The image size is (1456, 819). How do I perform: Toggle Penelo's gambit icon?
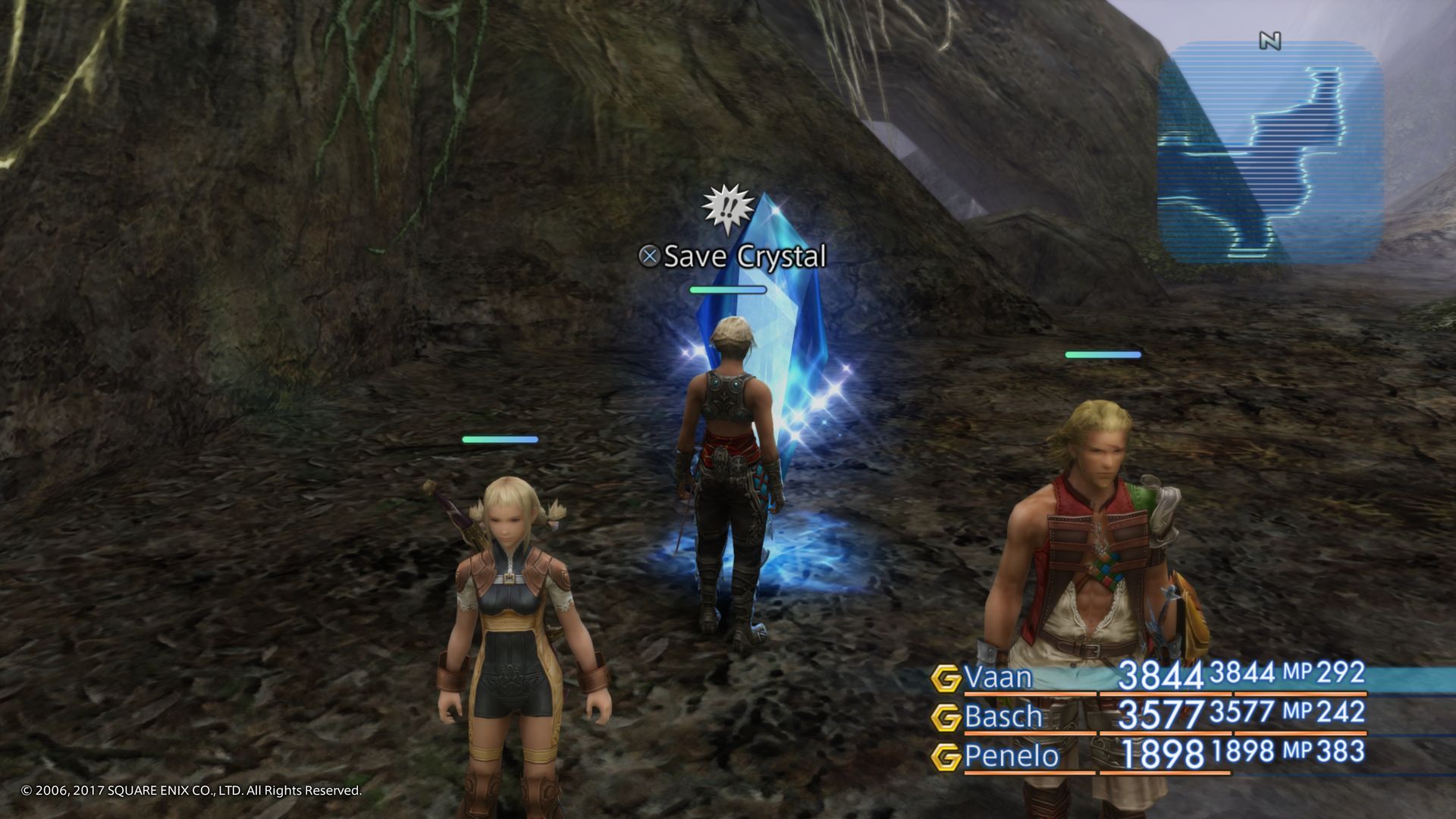pyautogui.click(x=946, y=757)
